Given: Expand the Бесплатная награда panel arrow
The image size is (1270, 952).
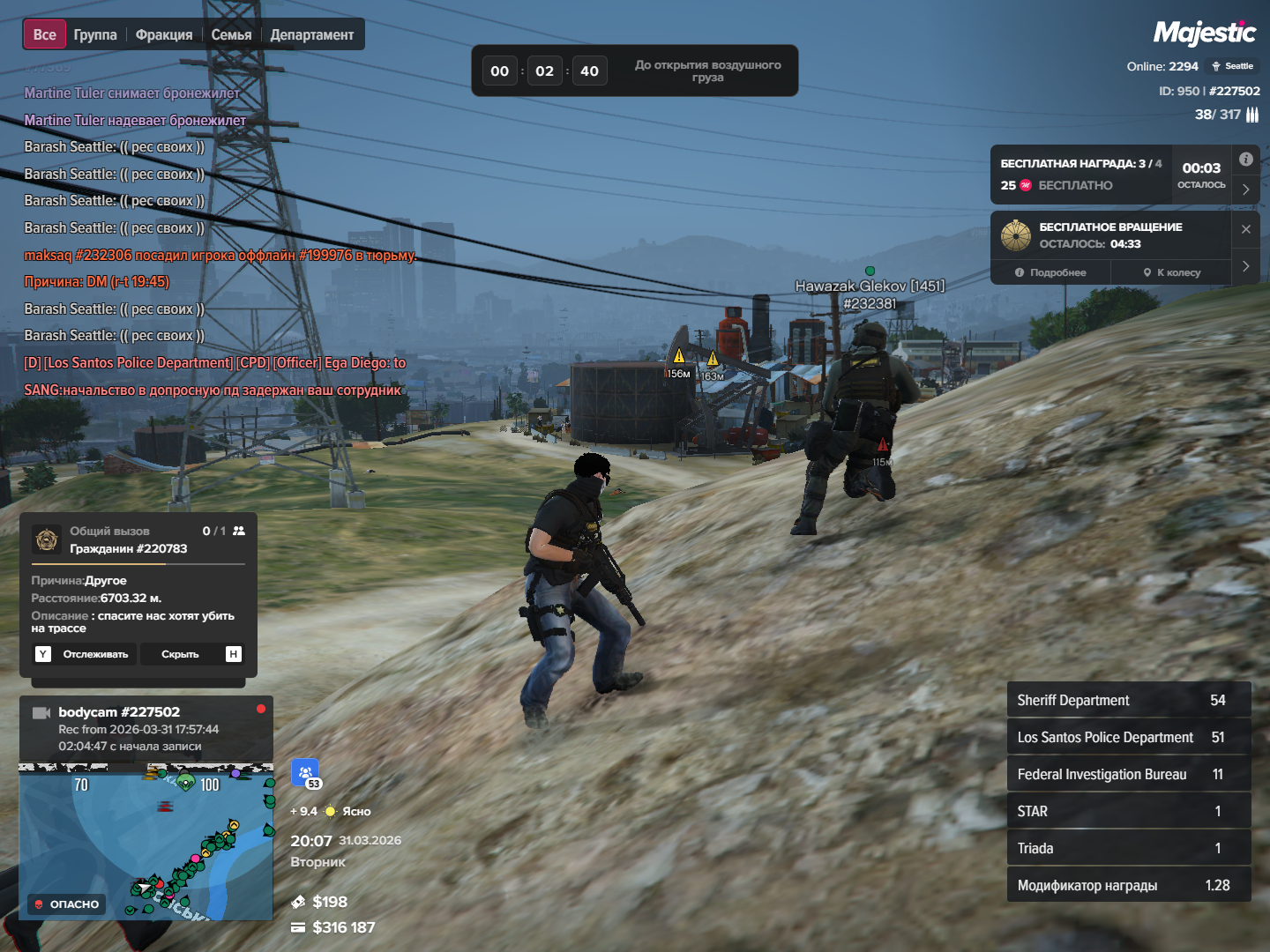Looking at the screenshot, I should 1245,190.
